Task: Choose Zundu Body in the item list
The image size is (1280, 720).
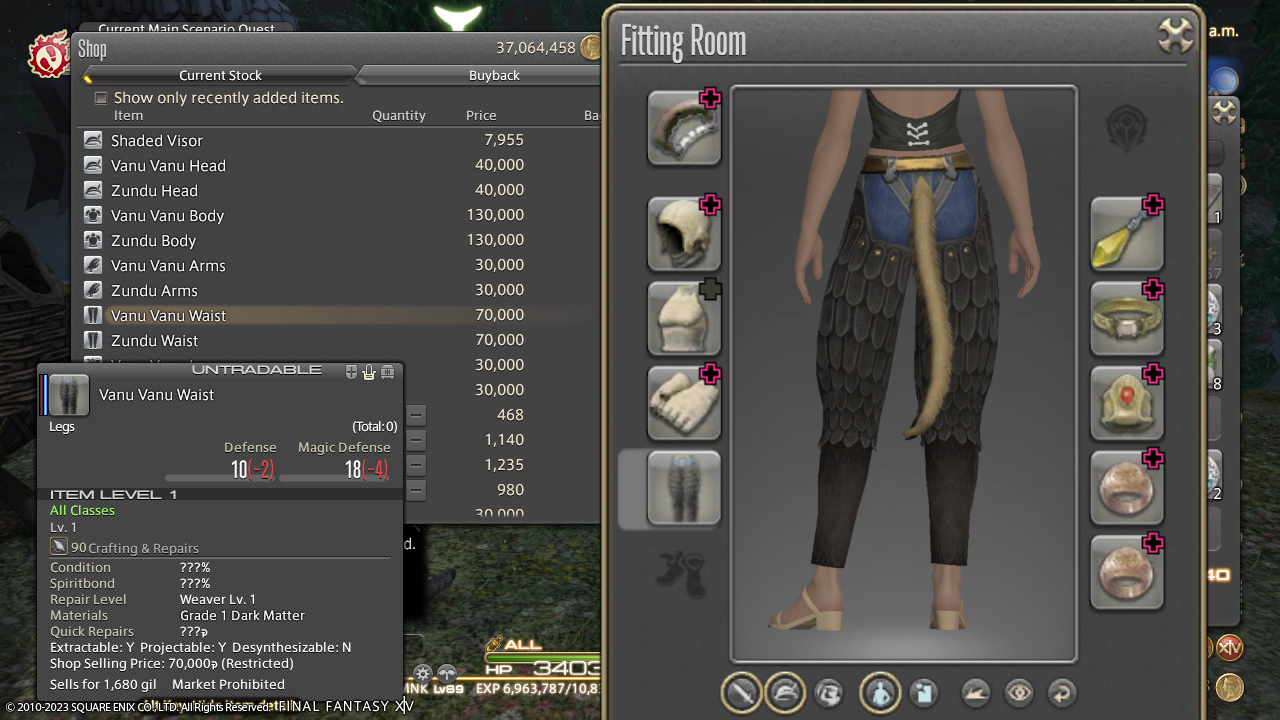Action: 153,241
